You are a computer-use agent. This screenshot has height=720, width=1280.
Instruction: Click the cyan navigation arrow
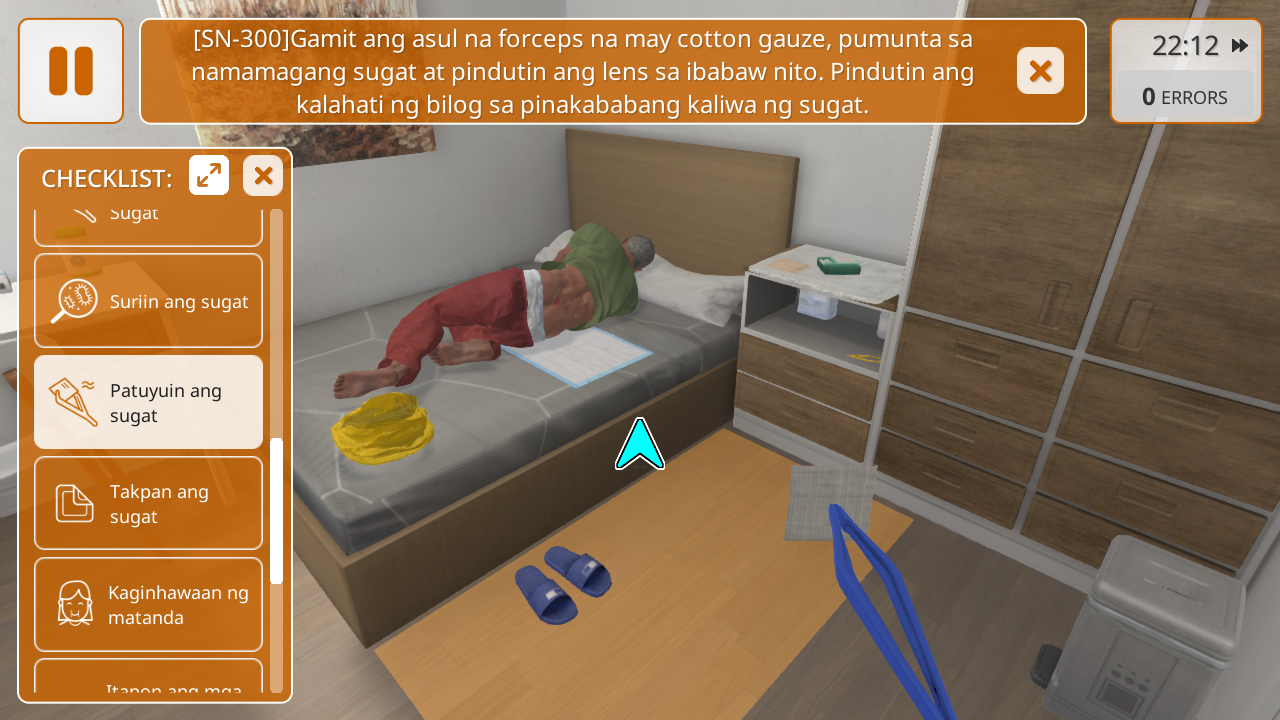pyautogui.click(x=640, y=446)
